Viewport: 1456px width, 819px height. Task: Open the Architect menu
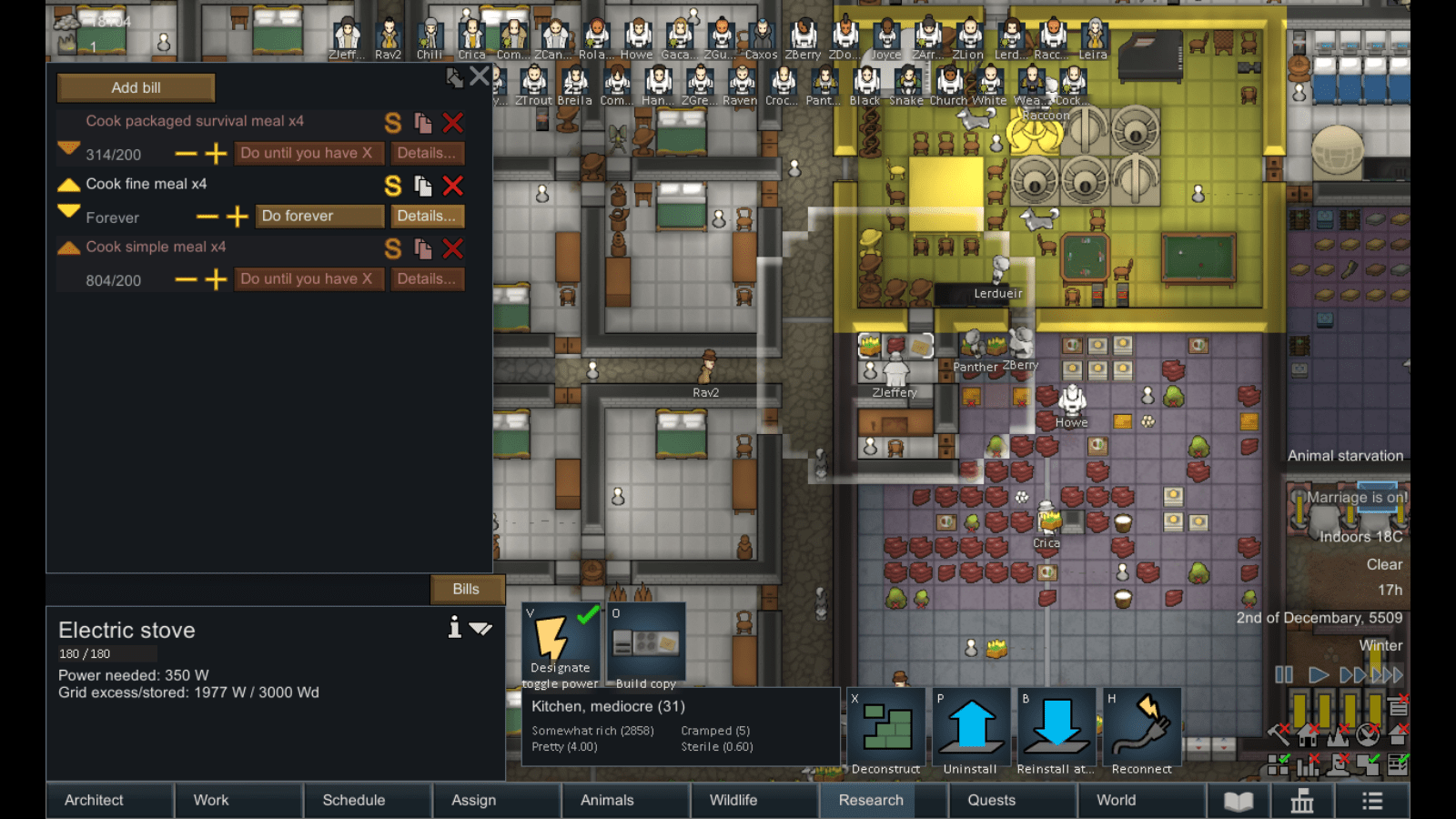94,801
